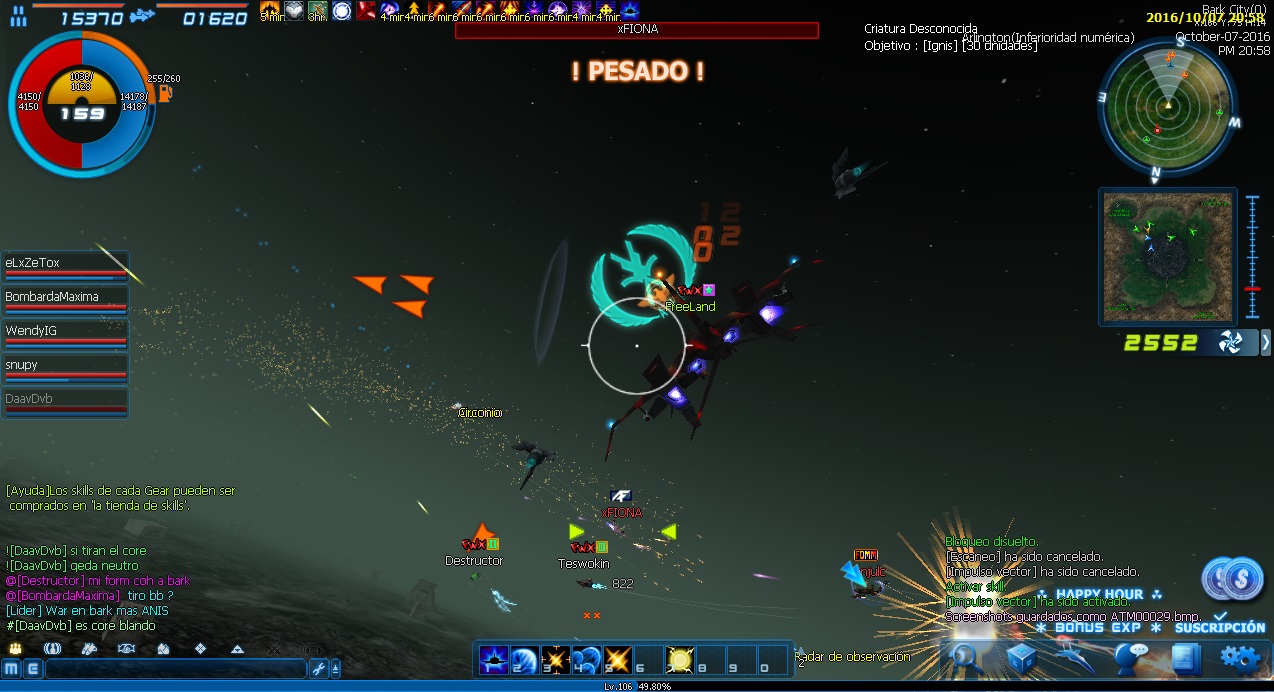Use the sun burst skill in slot 7
Viewport: 1274px width, 692px height.
coord(680,660)
